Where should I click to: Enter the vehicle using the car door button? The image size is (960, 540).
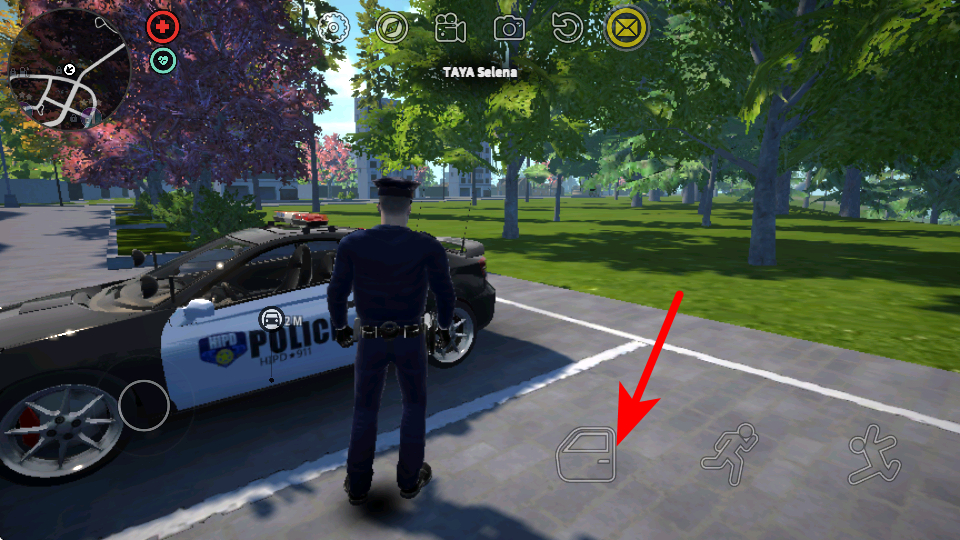coord(586,455)
